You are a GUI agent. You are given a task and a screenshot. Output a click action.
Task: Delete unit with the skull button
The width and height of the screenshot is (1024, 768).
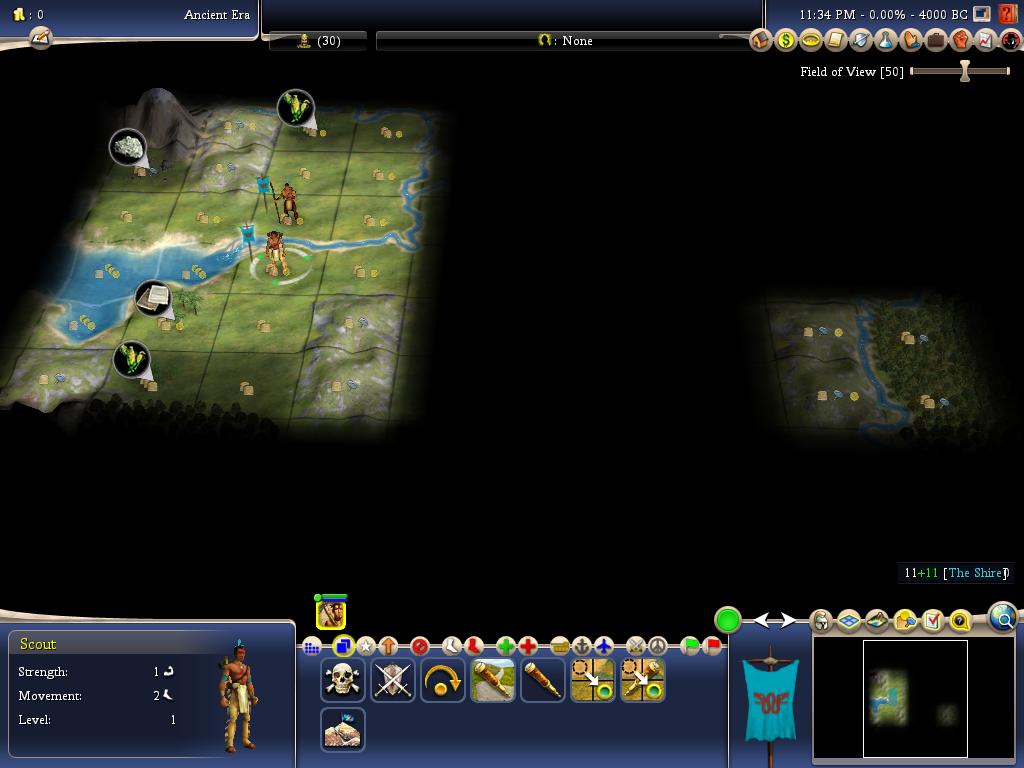343,680
